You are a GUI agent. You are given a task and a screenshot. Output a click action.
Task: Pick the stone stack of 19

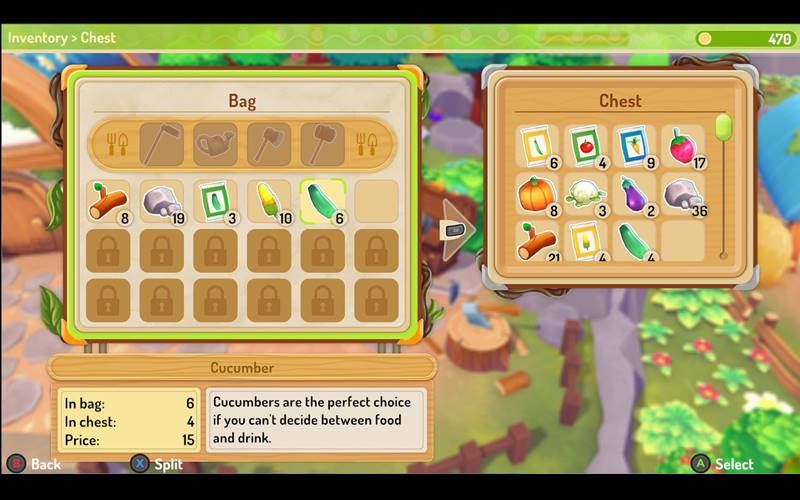coord(161,200)
